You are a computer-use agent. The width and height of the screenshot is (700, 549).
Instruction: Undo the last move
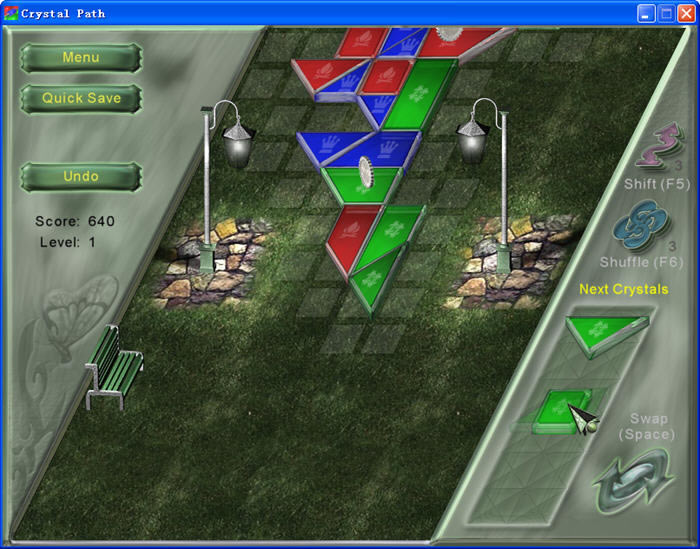81,177
